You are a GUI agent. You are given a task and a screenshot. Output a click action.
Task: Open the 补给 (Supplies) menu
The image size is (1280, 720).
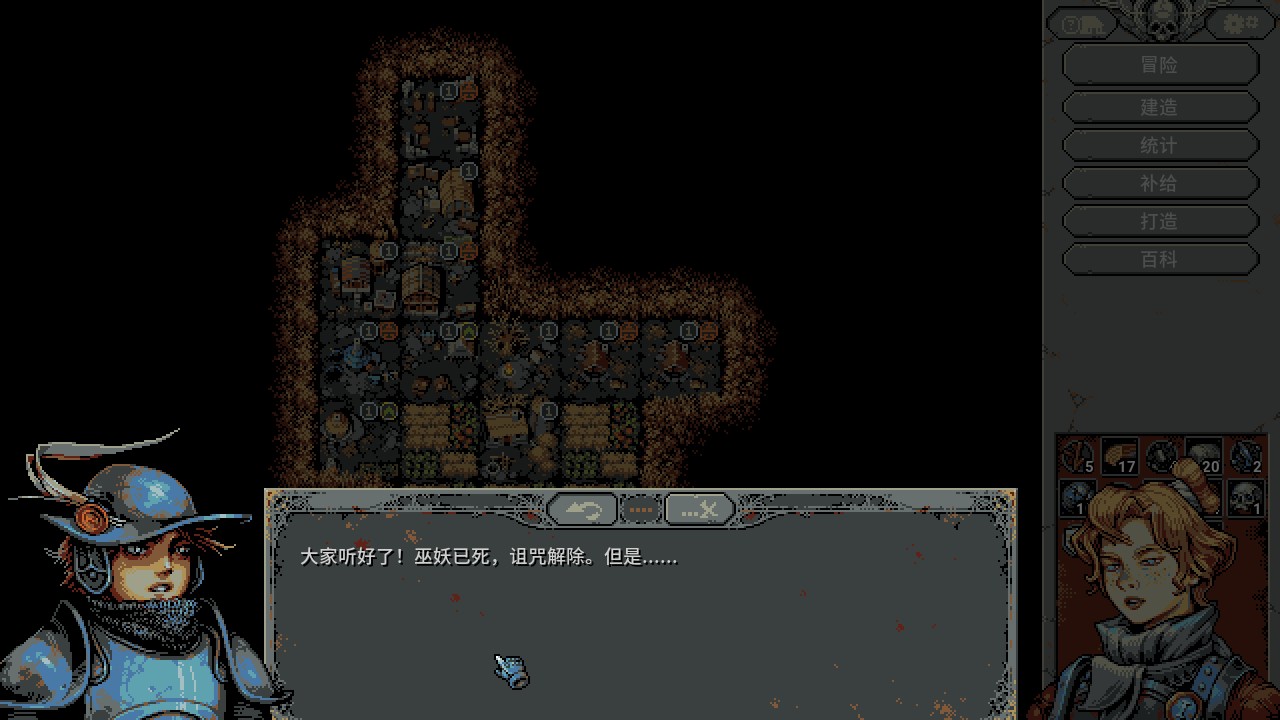click(x=1159, y=183)
